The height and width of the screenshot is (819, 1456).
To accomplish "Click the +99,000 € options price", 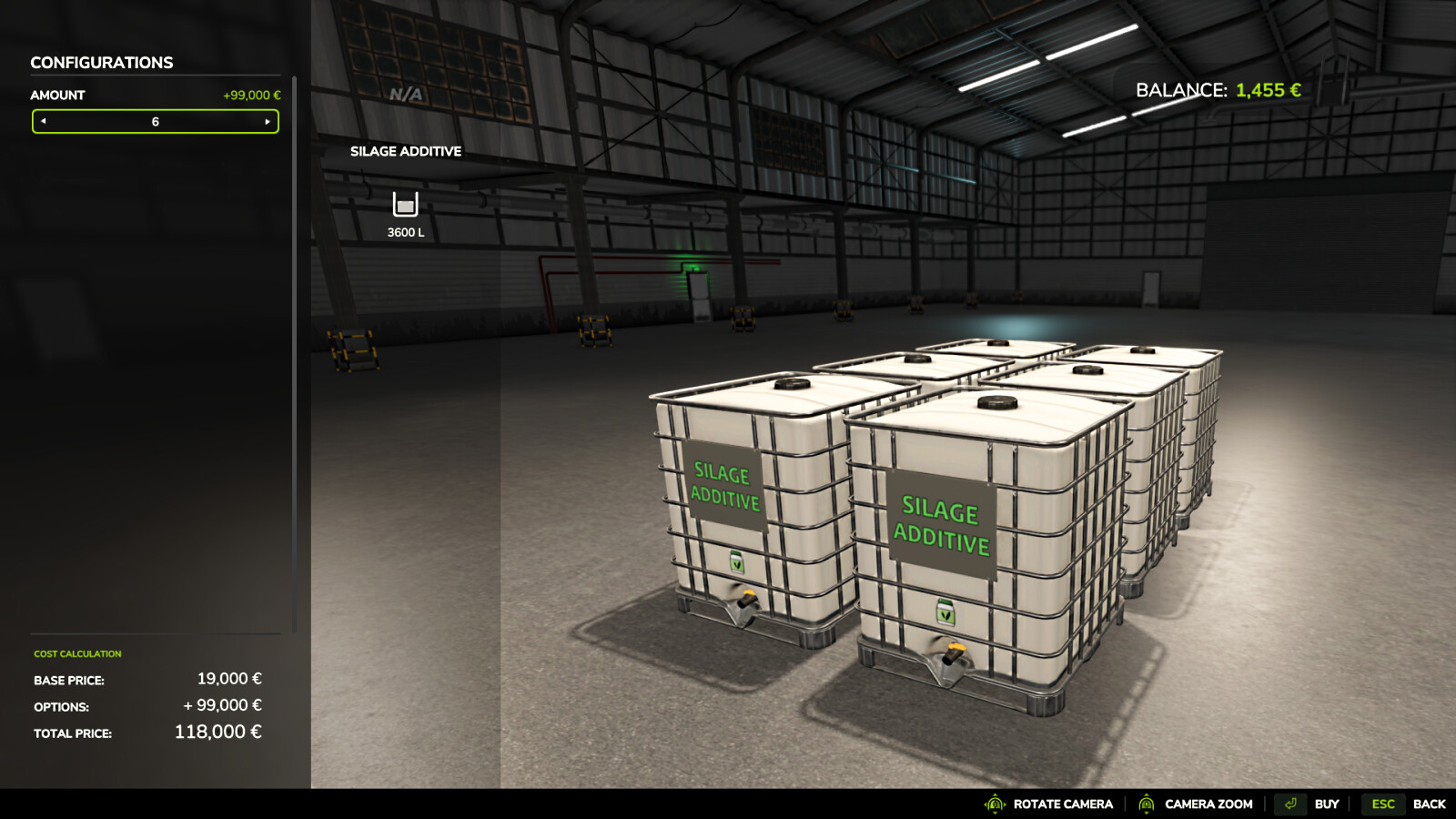I will (221, 704).
